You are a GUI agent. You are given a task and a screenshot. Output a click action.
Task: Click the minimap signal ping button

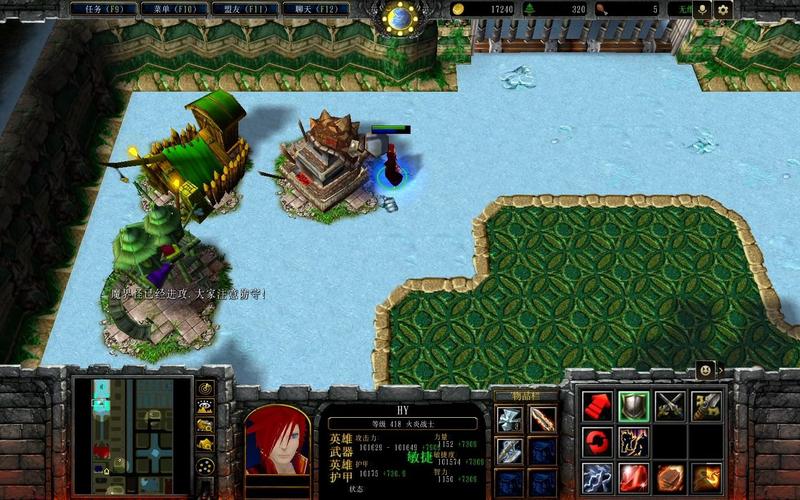click(205, 388)
